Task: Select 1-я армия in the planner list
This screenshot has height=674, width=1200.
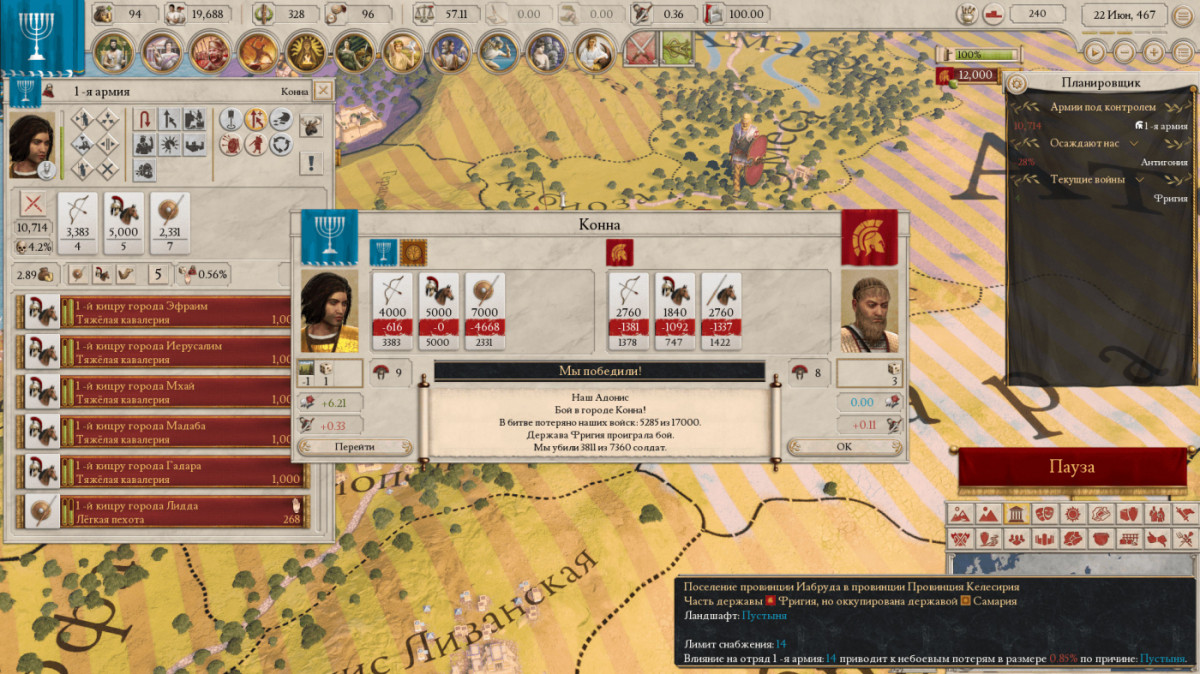Action: coord(1164,126)
